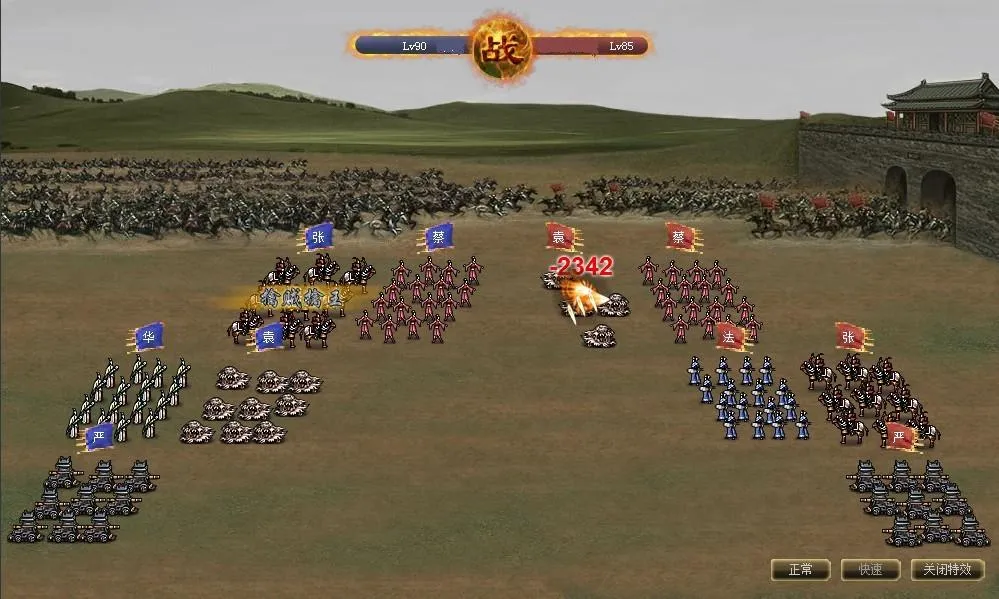Turn off effects with 关闭特效 button
The width and height of the screenshot is (999, 599).
[946, 570]
